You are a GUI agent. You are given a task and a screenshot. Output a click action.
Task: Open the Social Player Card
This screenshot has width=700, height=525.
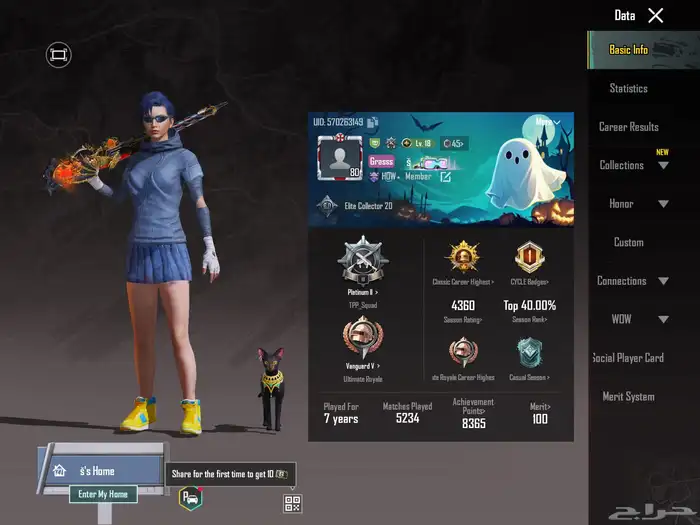point(628,358)
